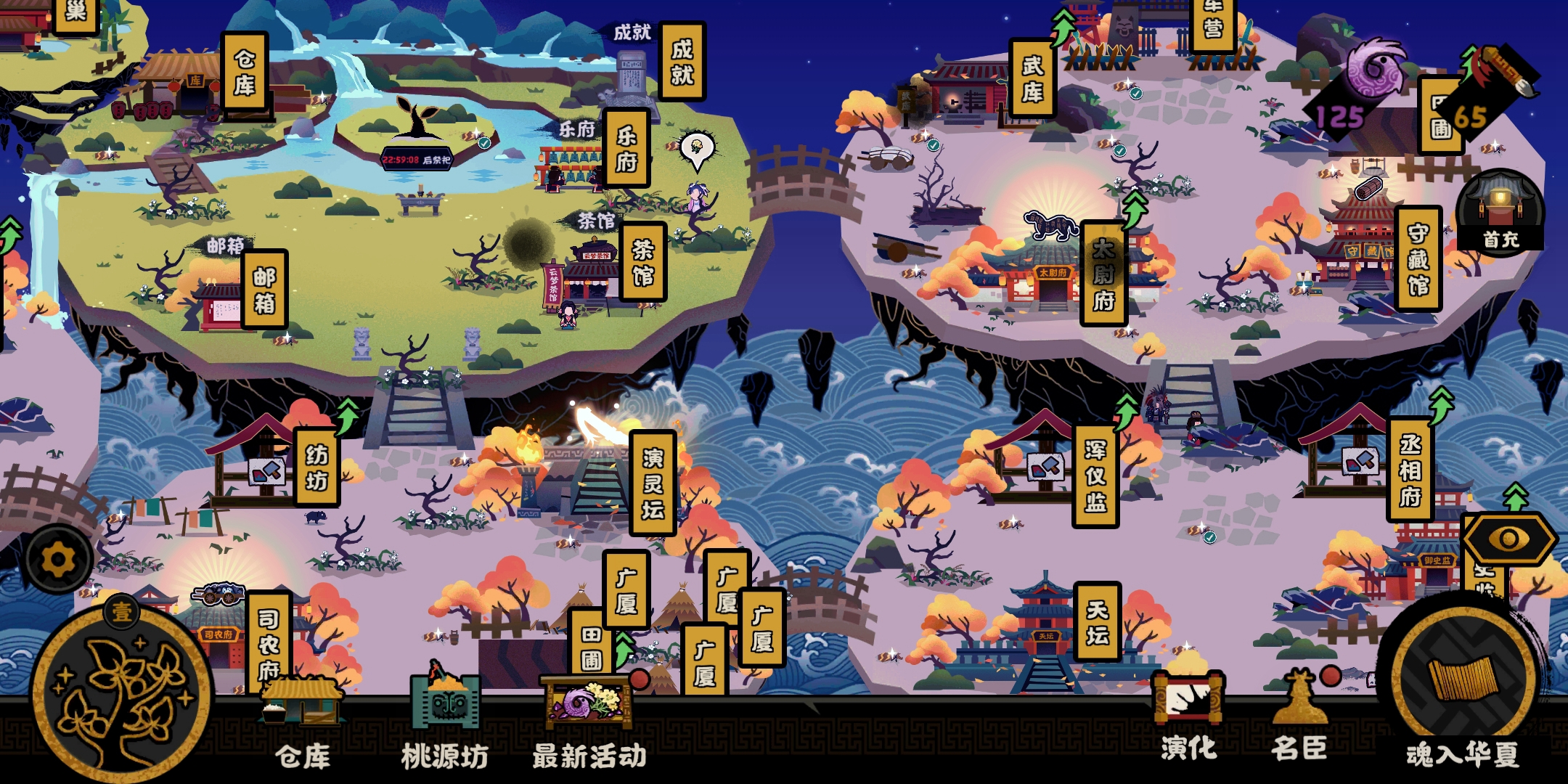This screenshot has width=1568, height=784.
Task: Open the 首充 first recharge offer
Action: pyautogui.click(x=1500, y=211)
